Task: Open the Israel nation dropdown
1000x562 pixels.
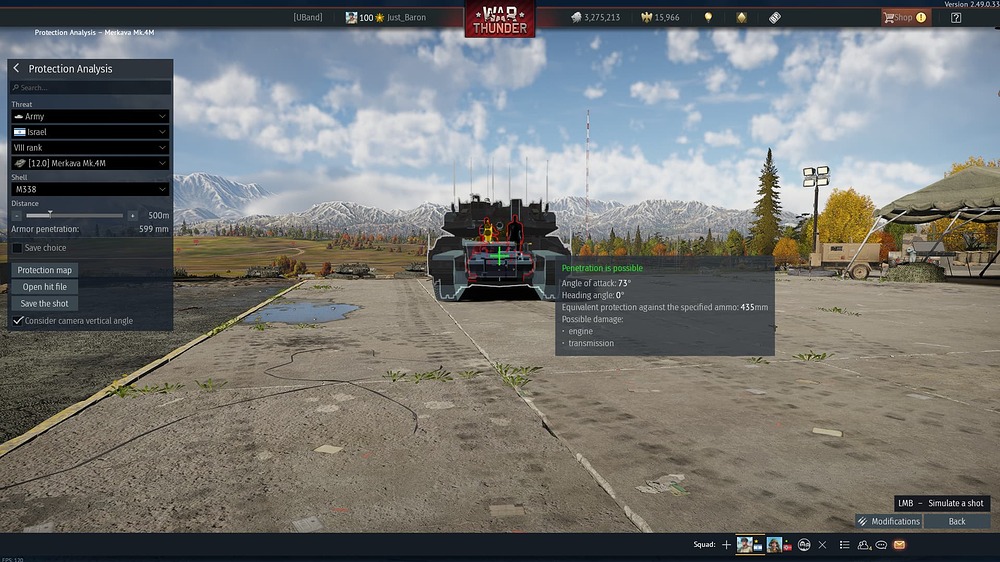Action: 90,132
